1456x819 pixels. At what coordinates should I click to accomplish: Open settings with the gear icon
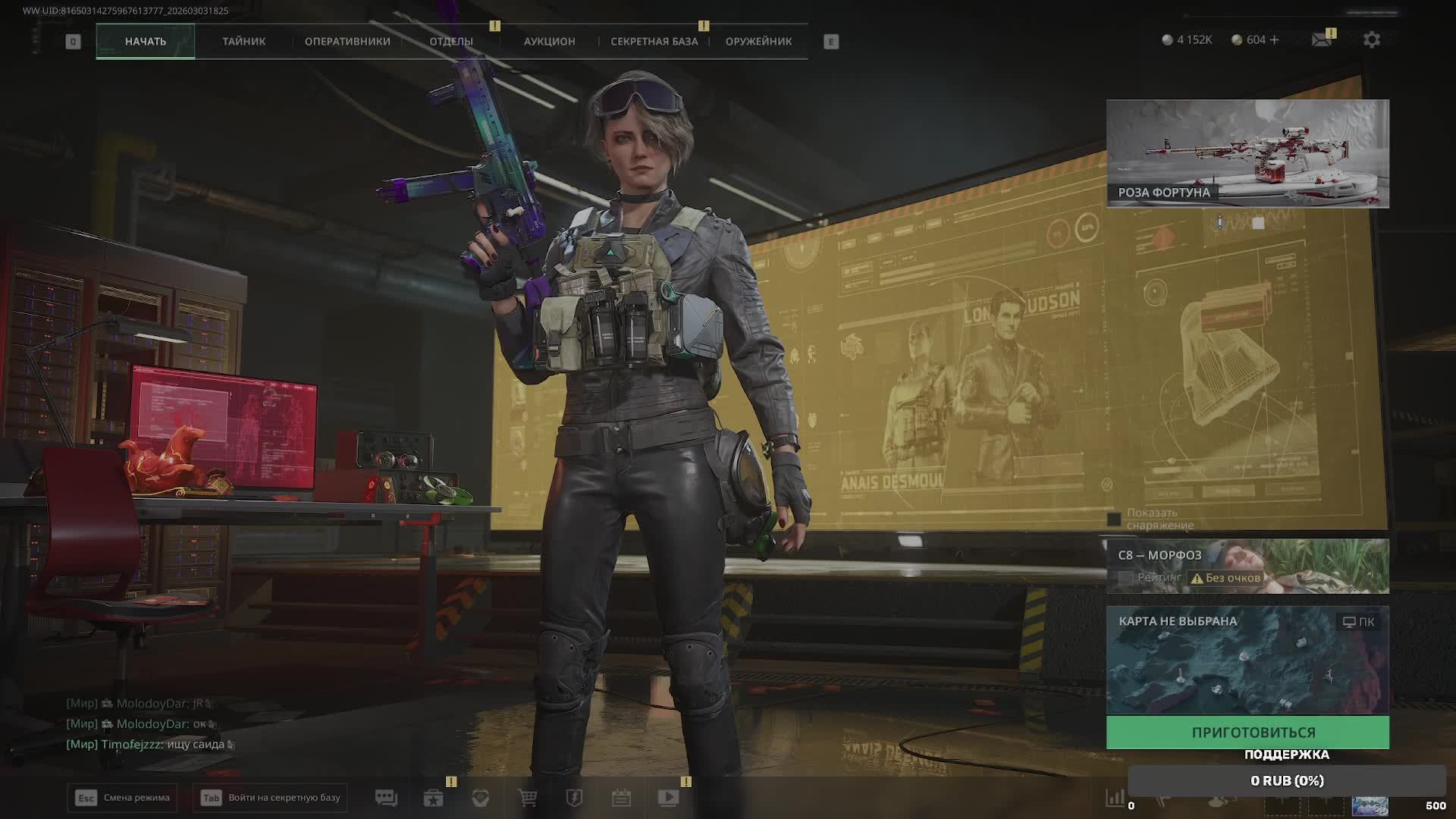tap(1372, 39)
